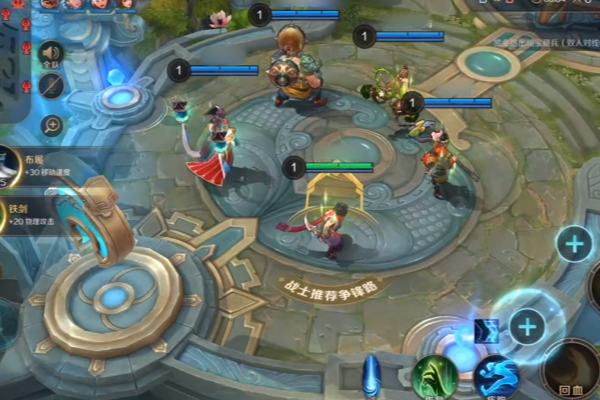Activate the blue running-figure sprint spell
This screenshot has height=400, width=600.
[x=496, y=378]
